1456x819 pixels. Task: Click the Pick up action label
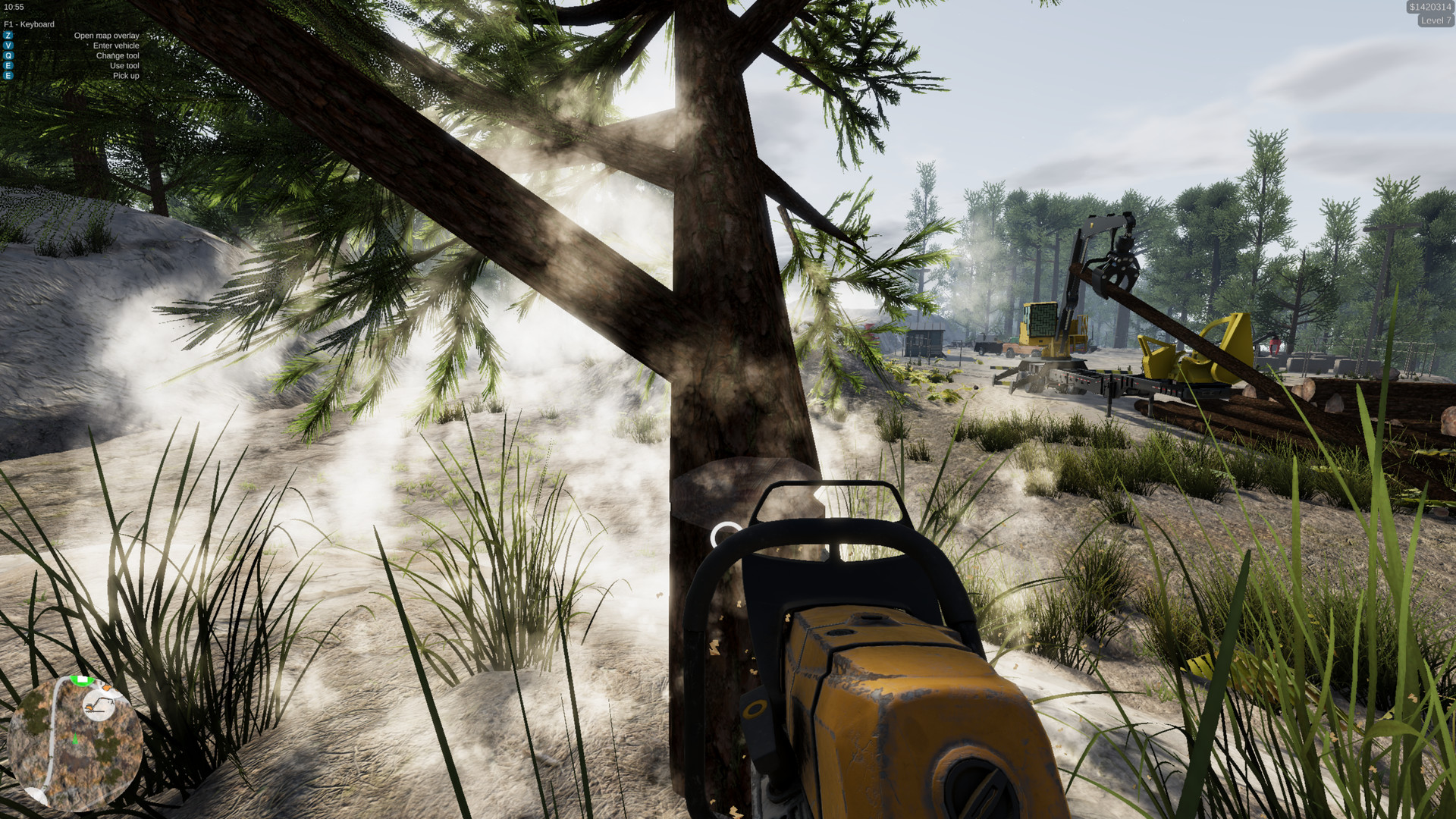click(x=127, y=76)
